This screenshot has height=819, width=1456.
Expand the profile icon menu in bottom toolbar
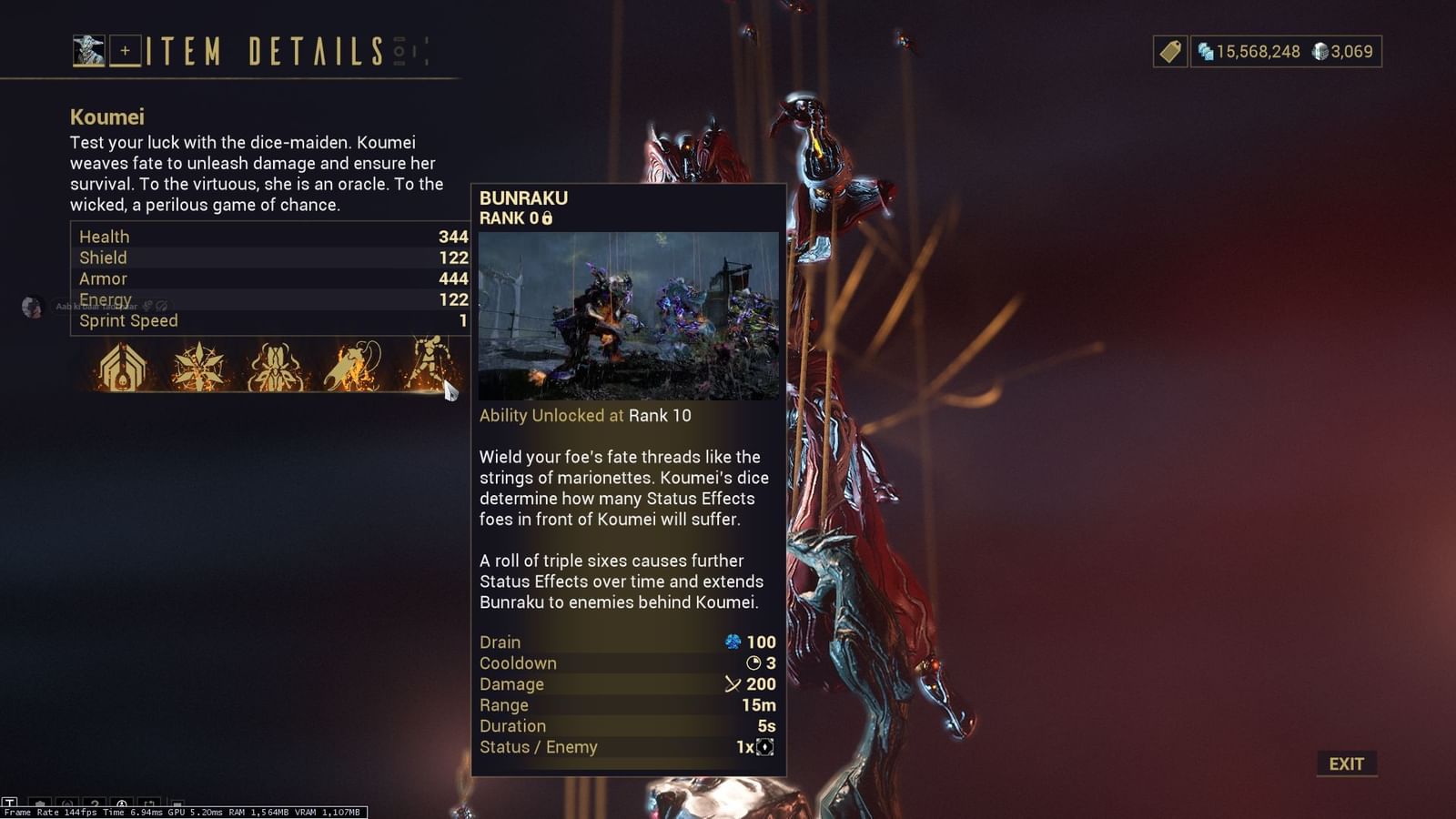point(122,804)
